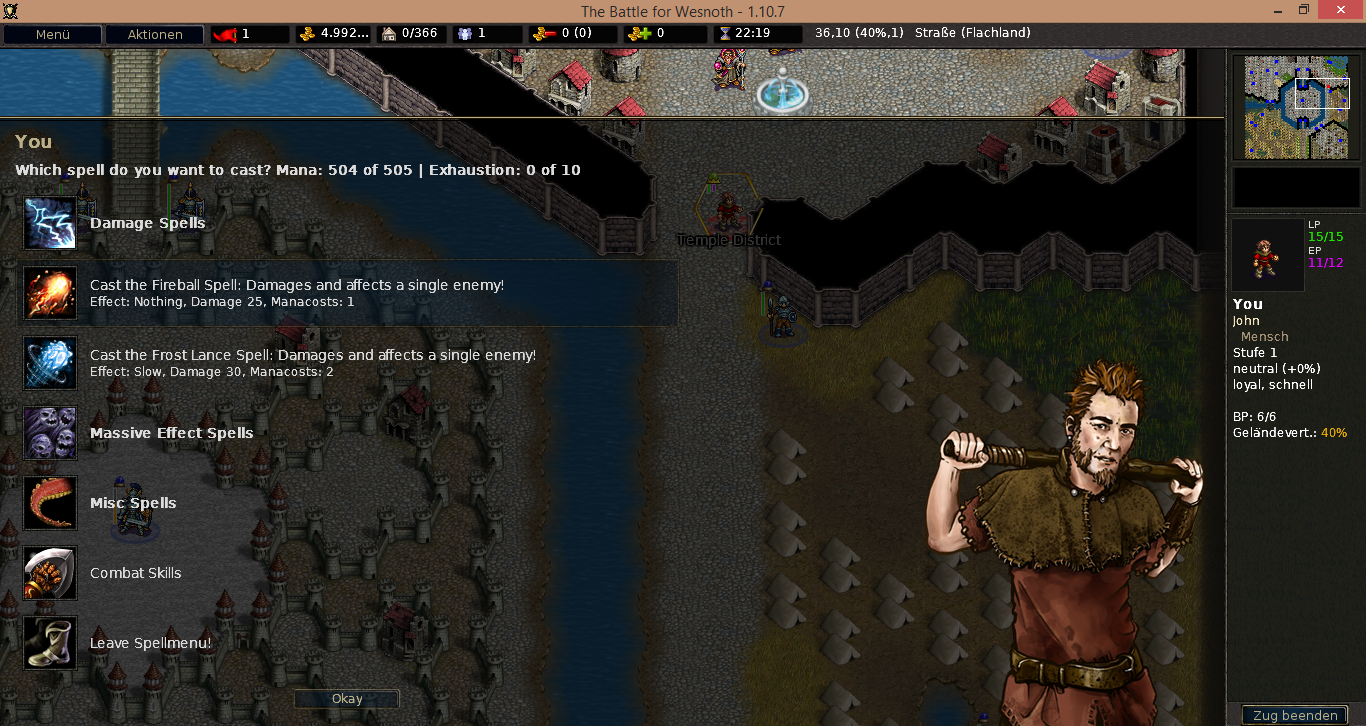Open Massive Effect Spells category
Screen dimensions: 1366x726
pos(171,433)
